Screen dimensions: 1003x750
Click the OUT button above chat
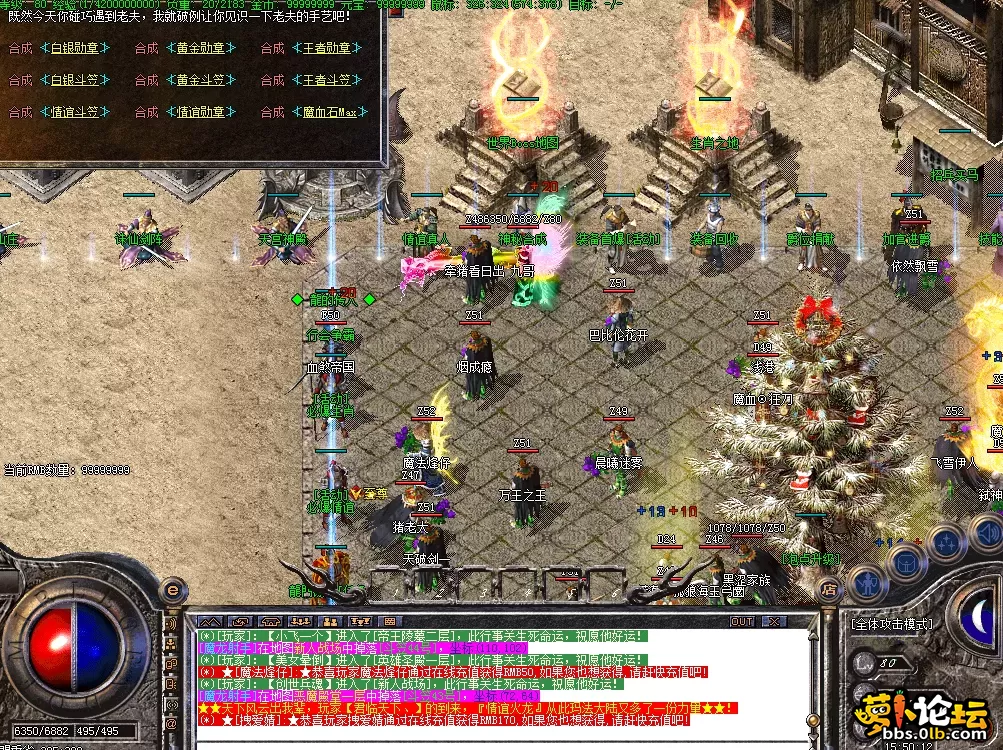pos(742,621)
